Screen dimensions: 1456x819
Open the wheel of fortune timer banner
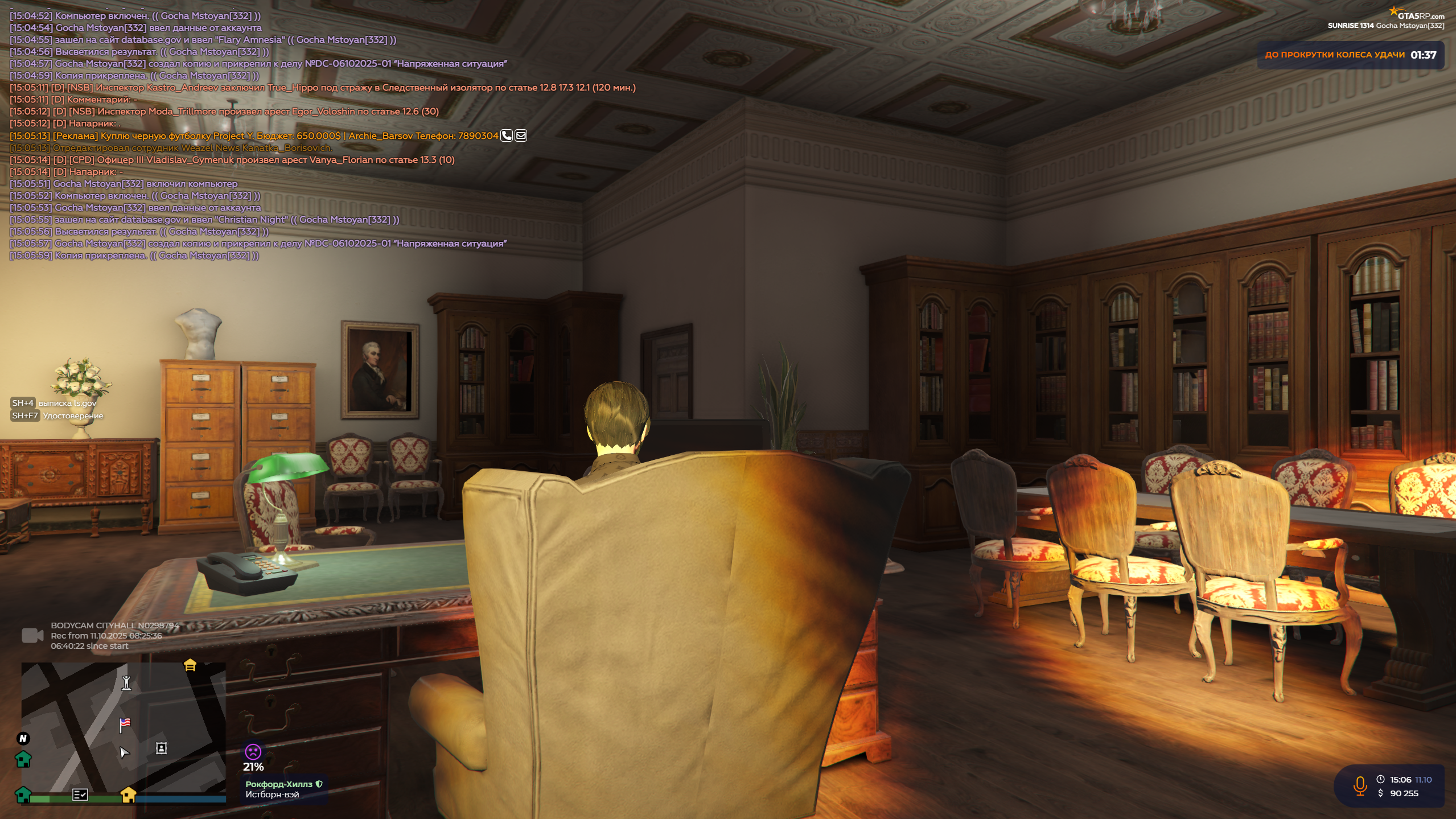point(1350,55)
